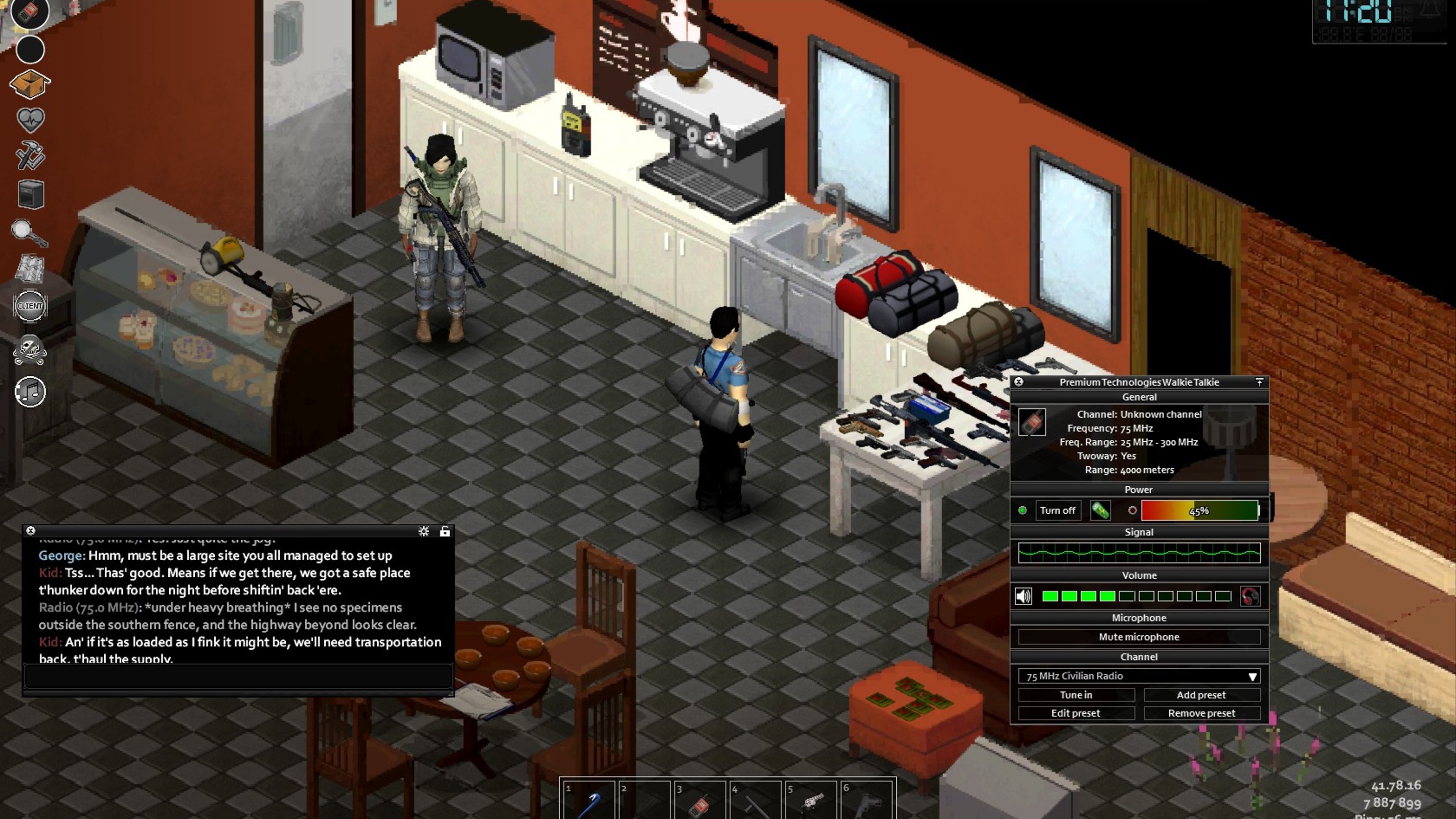Open the health heart panel
Image resolution: width=1456 pixels, height=819 pixels.
[30, 120]
